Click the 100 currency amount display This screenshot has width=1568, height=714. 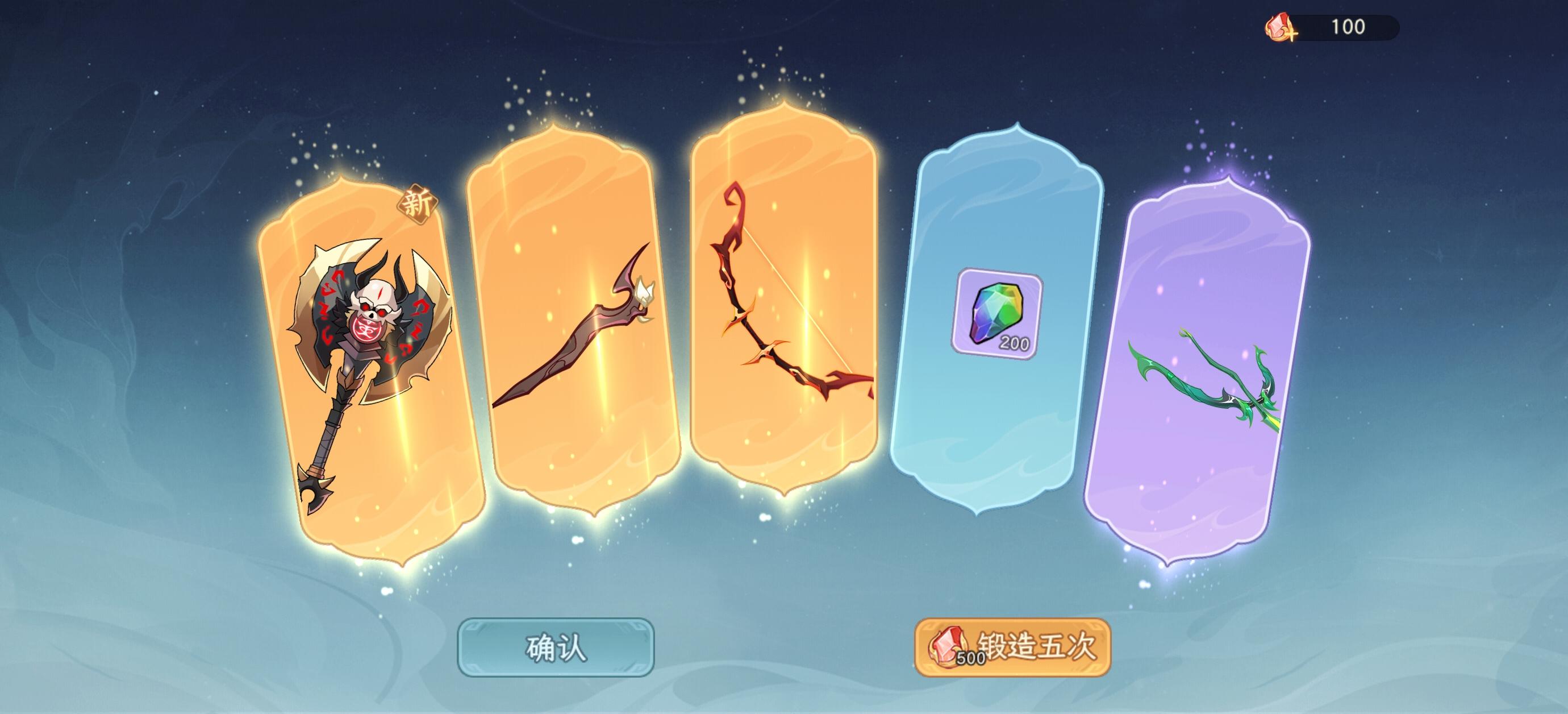point(1348,27)
